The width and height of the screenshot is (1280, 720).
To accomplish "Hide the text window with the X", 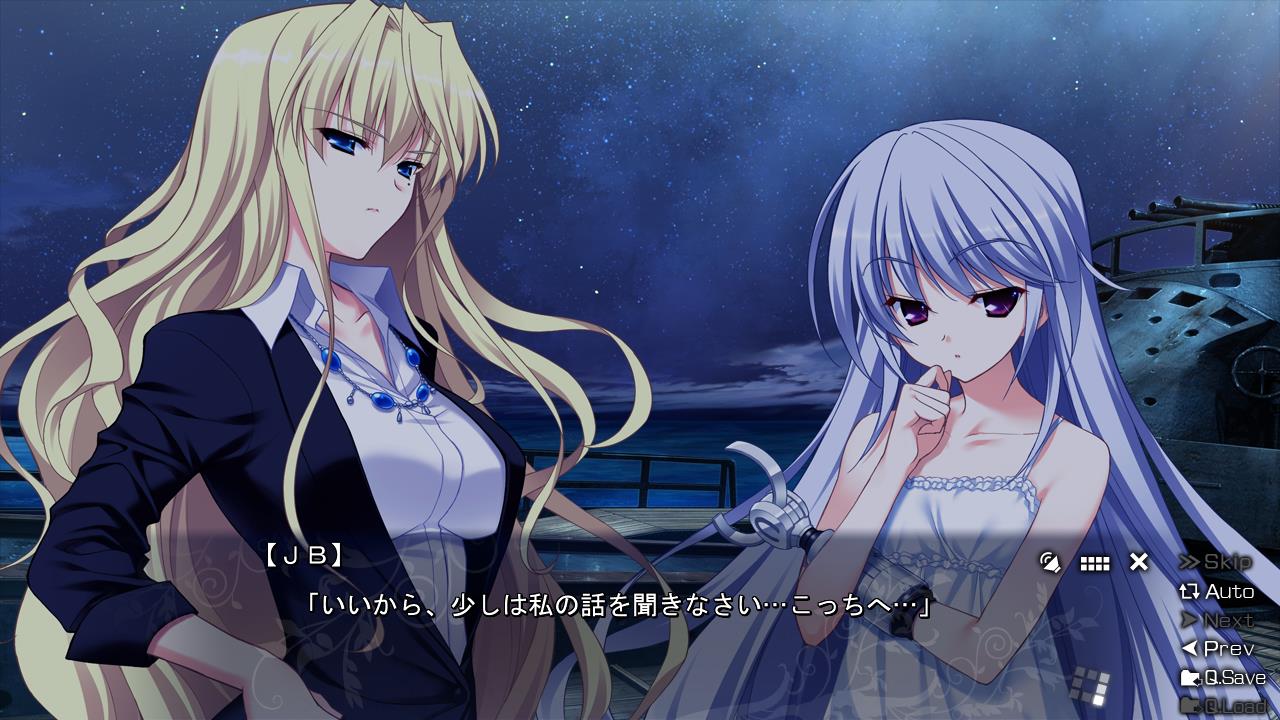I will (1139, 562).
